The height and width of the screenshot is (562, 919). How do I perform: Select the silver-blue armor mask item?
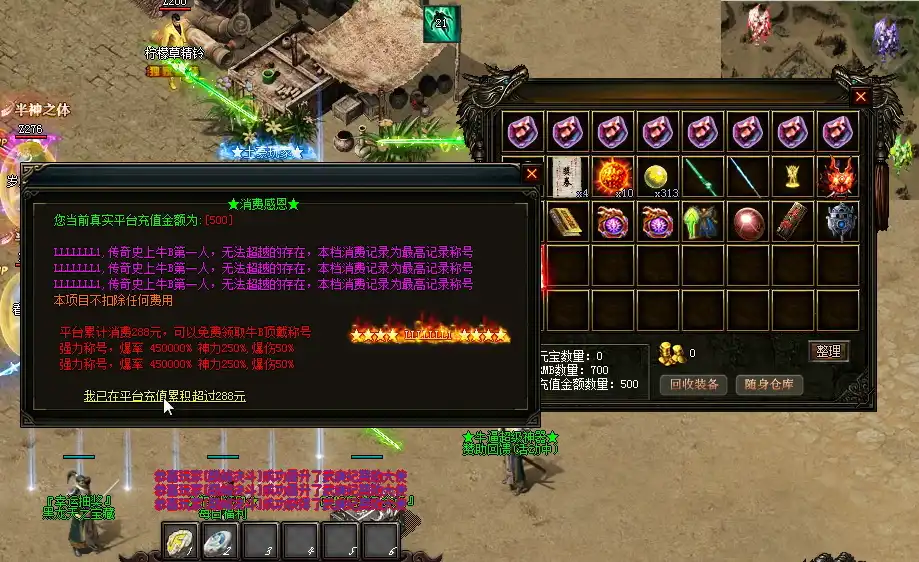coord(836,221)
